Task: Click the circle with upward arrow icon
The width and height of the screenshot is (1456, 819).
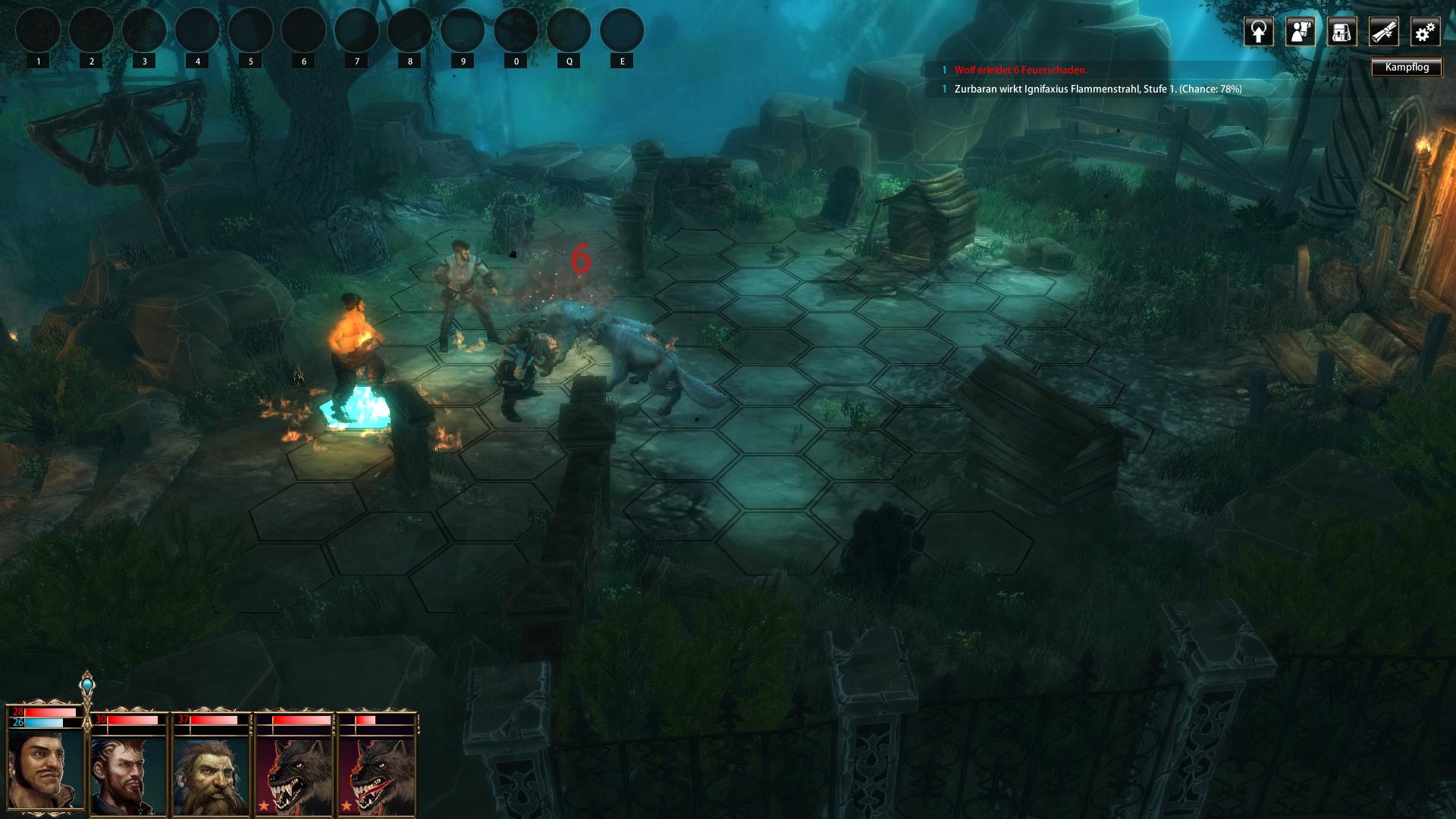Action: pyautogui.click(x=1258, y=32)
